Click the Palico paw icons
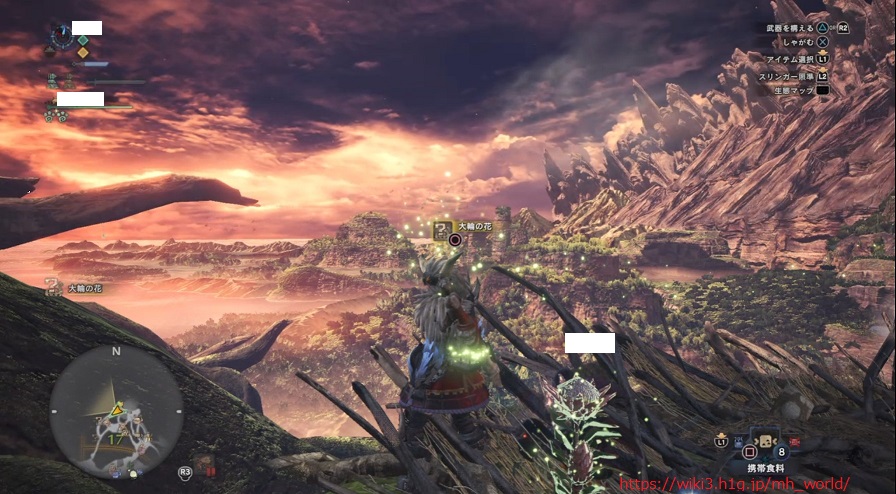896x494 pixels. tap(56, 116)
